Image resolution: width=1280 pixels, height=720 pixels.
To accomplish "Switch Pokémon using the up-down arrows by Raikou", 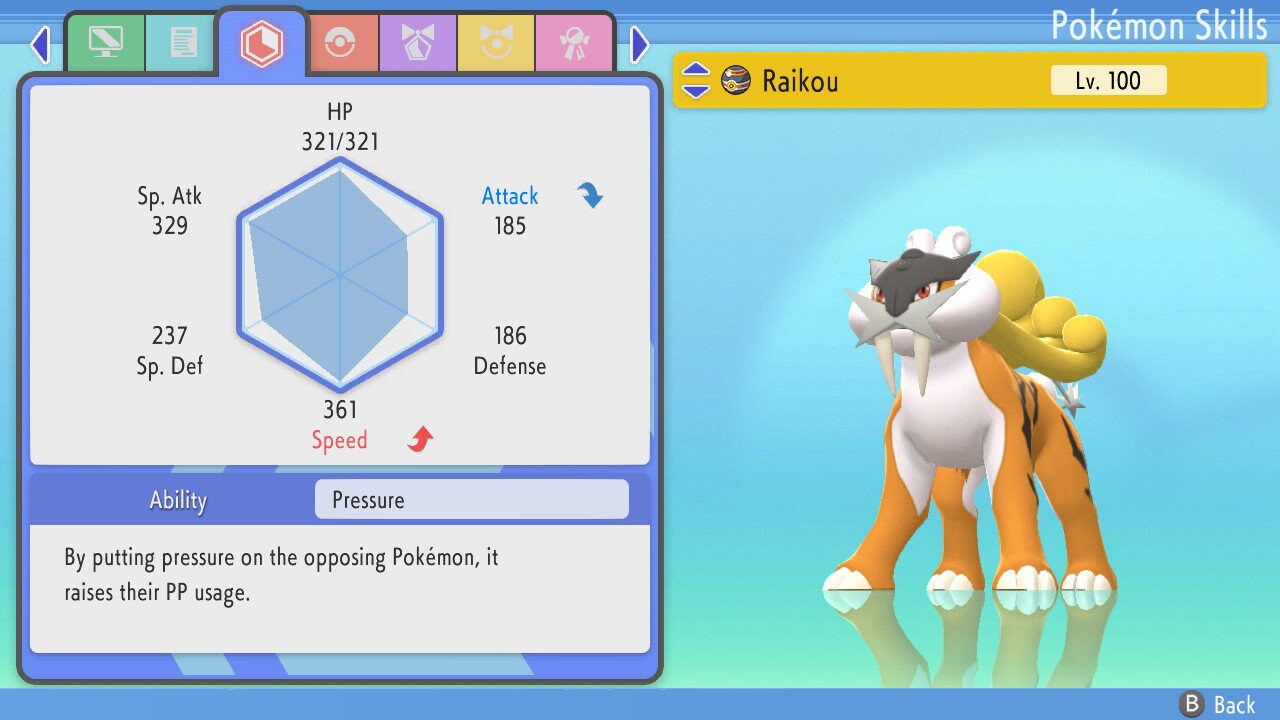I will pyautogui.click(x=696, y=80).
